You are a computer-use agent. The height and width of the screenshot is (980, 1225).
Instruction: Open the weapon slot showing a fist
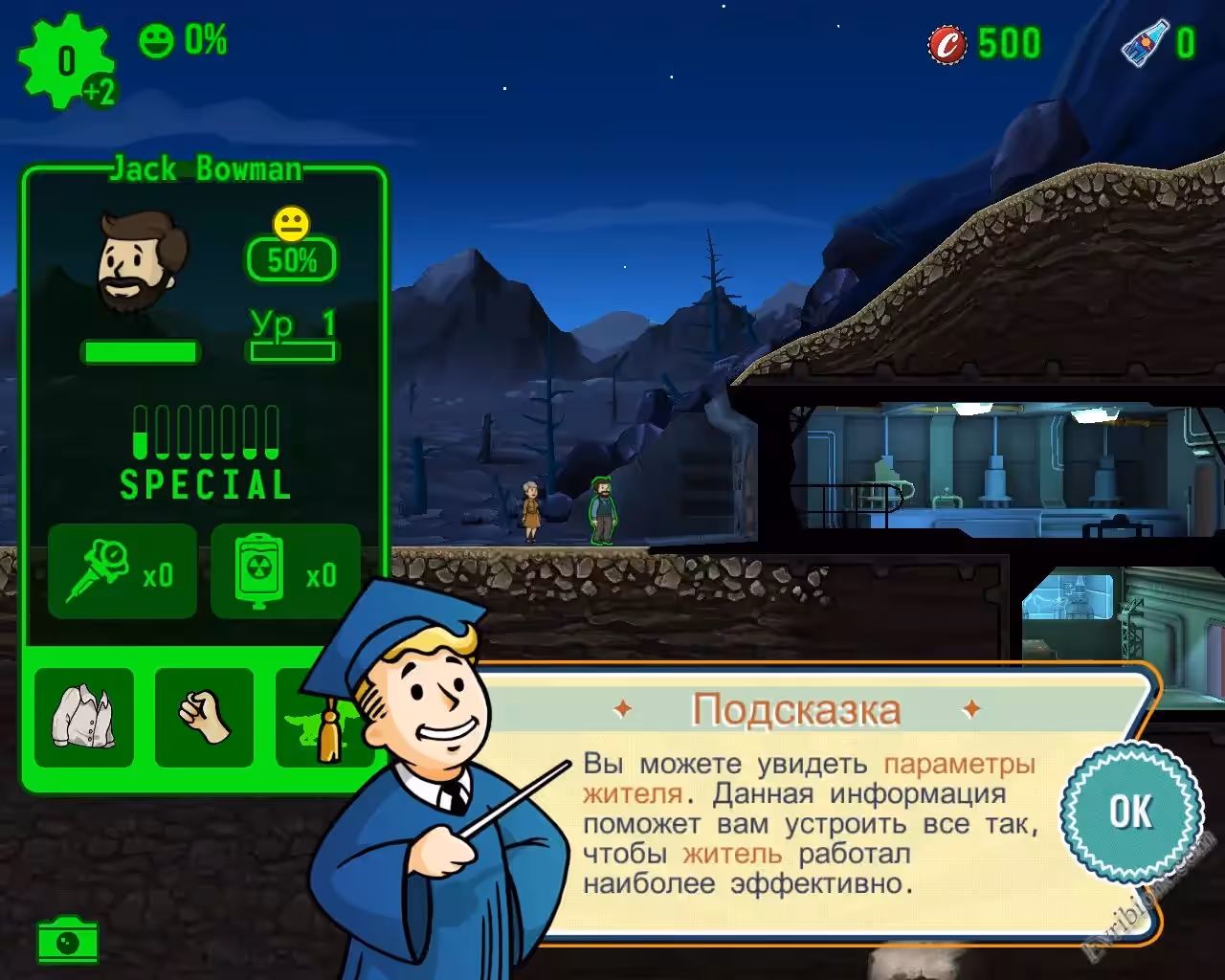(x=204, y=718)
